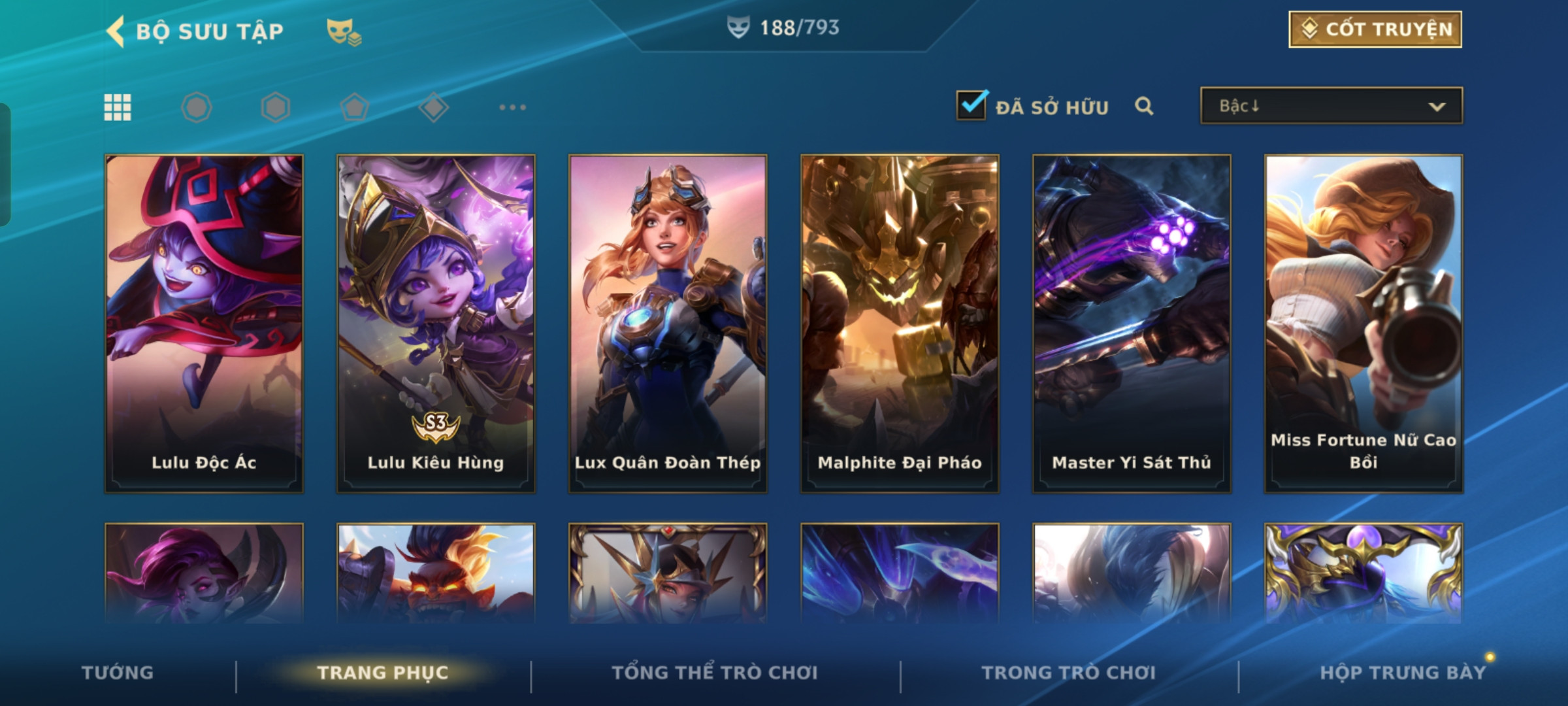The width and height of the screenshot is (1568, 706).
Task: Open the skin search magnifier
Action: [1143, 106]
